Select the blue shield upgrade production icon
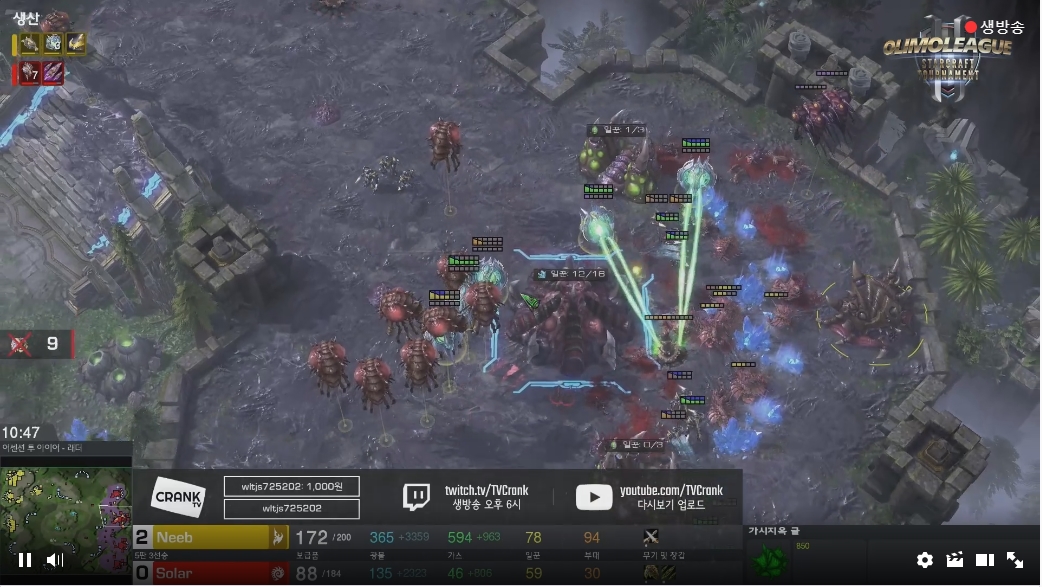 (x=53, y=44)
